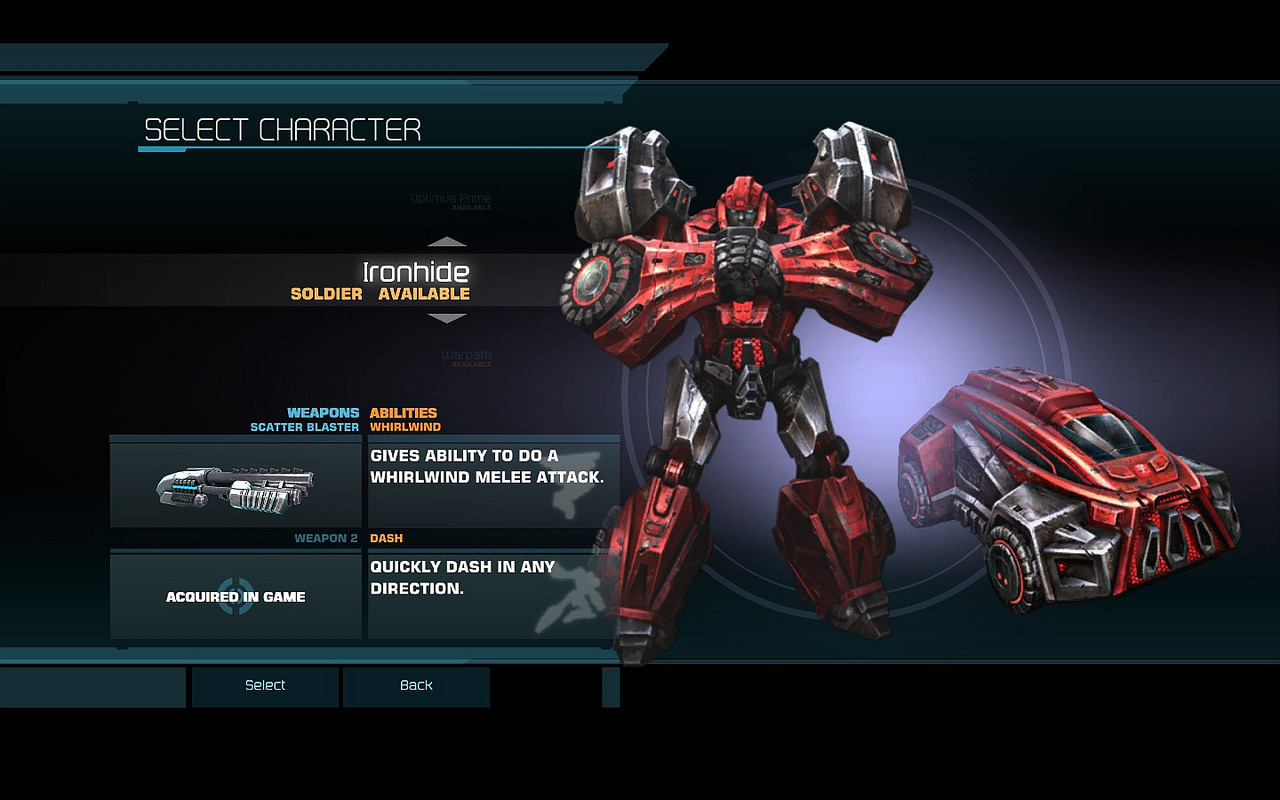Choose Optimus Prime from the character list
This screenshot has height=800, width=1280.
pyautogui.click(x=451, y=199)
